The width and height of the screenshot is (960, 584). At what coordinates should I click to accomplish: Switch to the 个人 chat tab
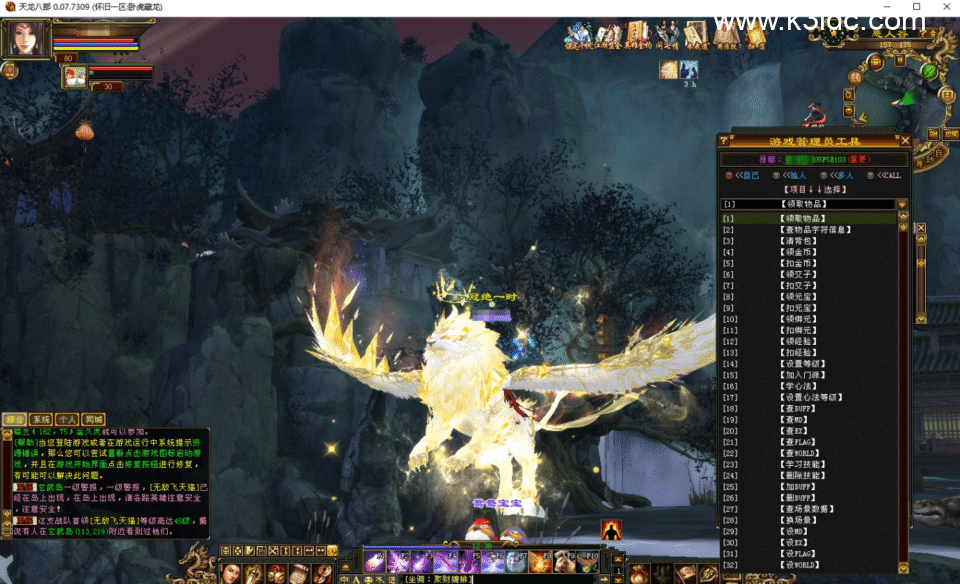[67, 420]
